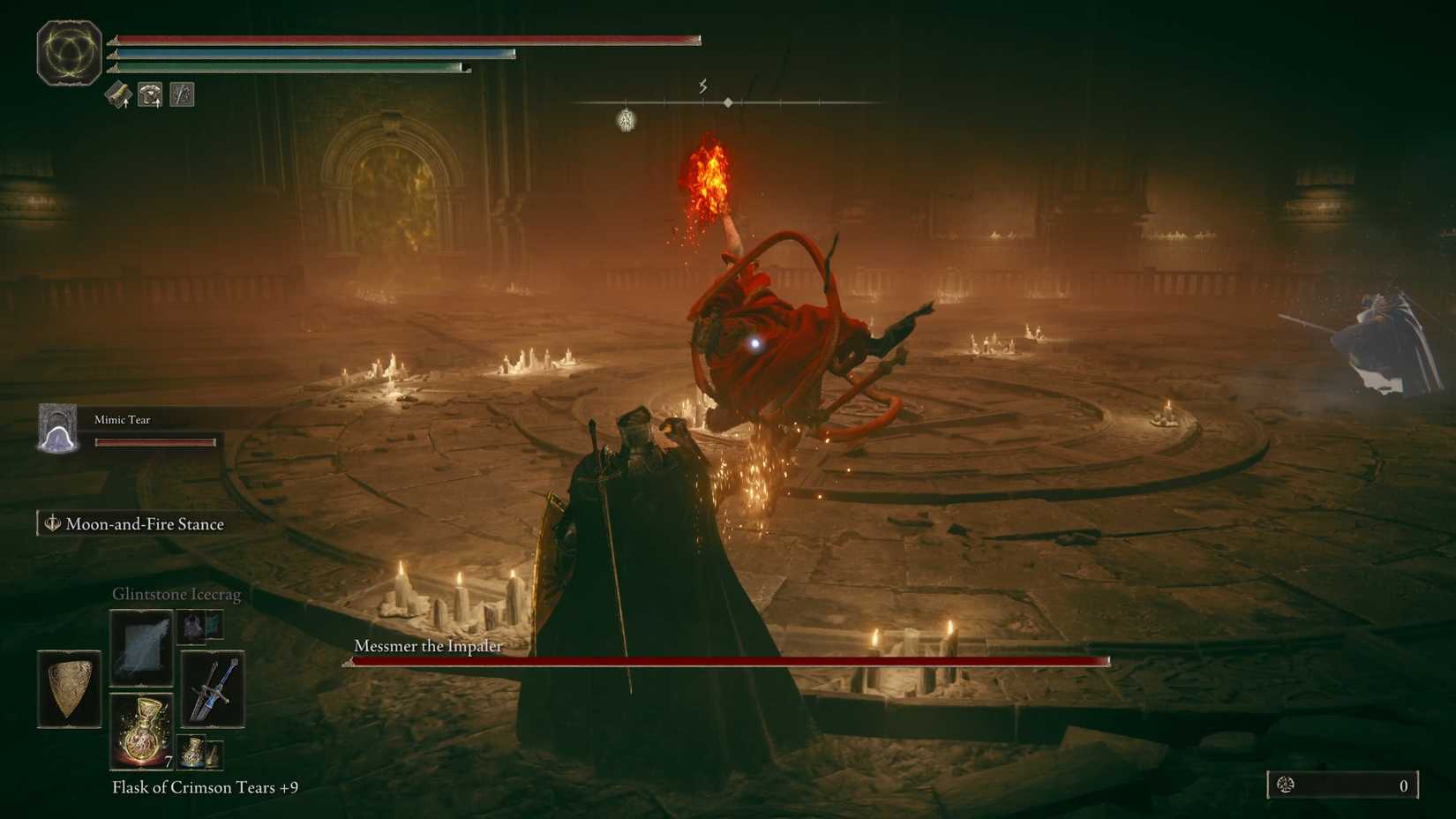Click the crossed-weapons buff icon
The image size is (1456, 819).
pos(182,94)
